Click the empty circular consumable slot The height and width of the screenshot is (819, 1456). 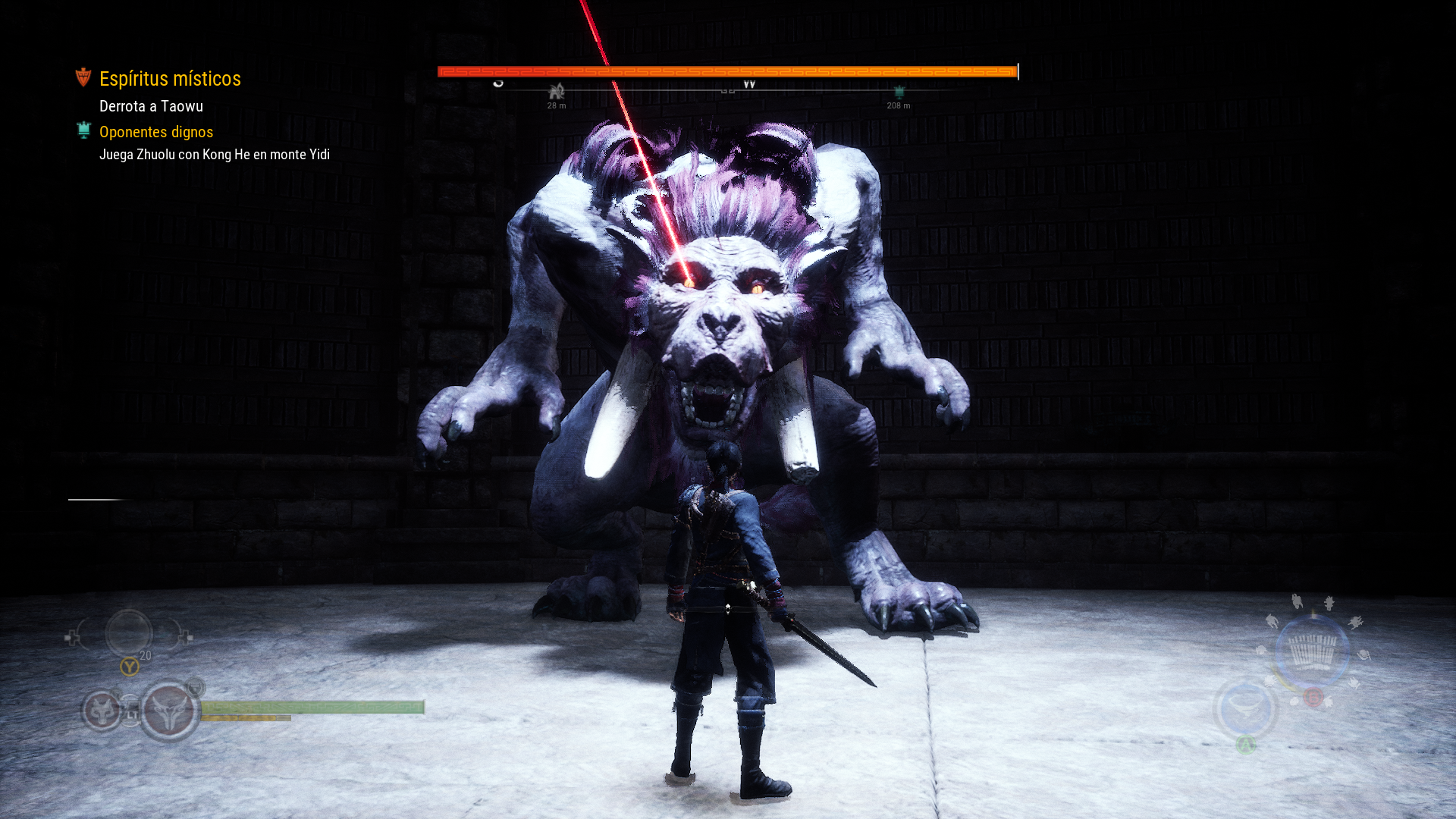(x=128, y=632)
